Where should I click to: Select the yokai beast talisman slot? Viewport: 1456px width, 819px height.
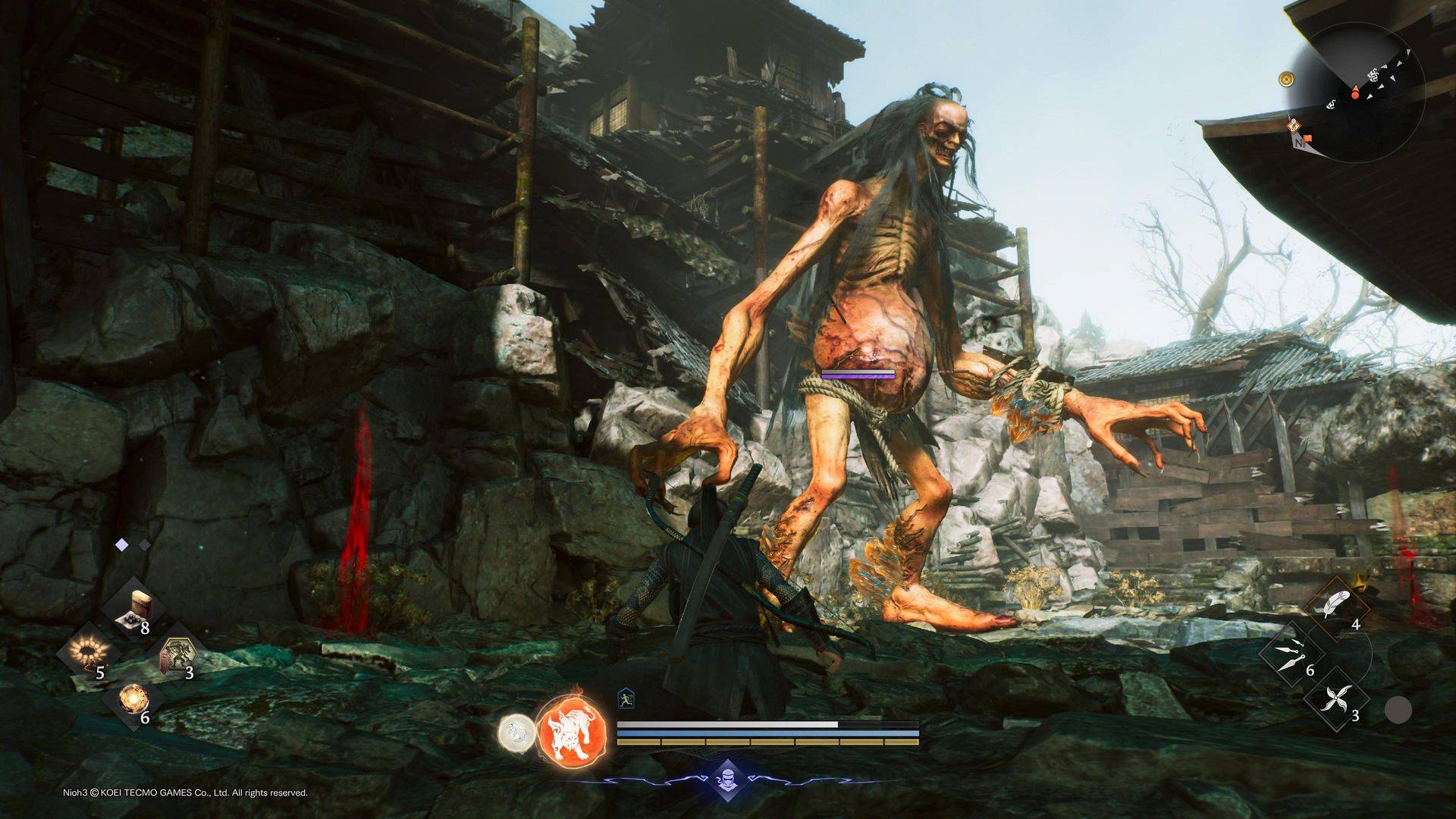[x=177, y=653]
